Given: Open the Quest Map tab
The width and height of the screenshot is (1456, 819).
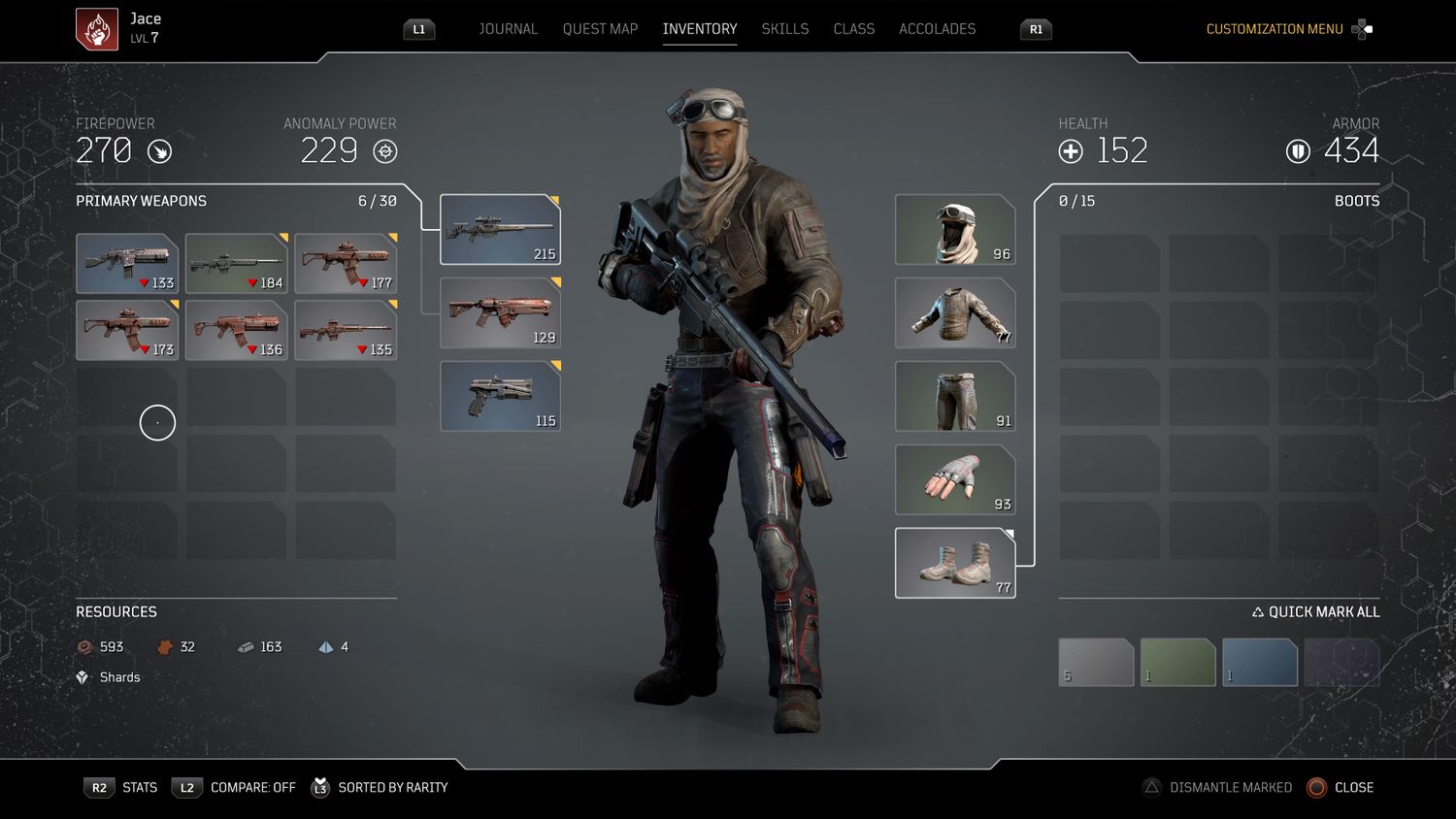Looking at the screenshot, I should (x=600, y=29).
